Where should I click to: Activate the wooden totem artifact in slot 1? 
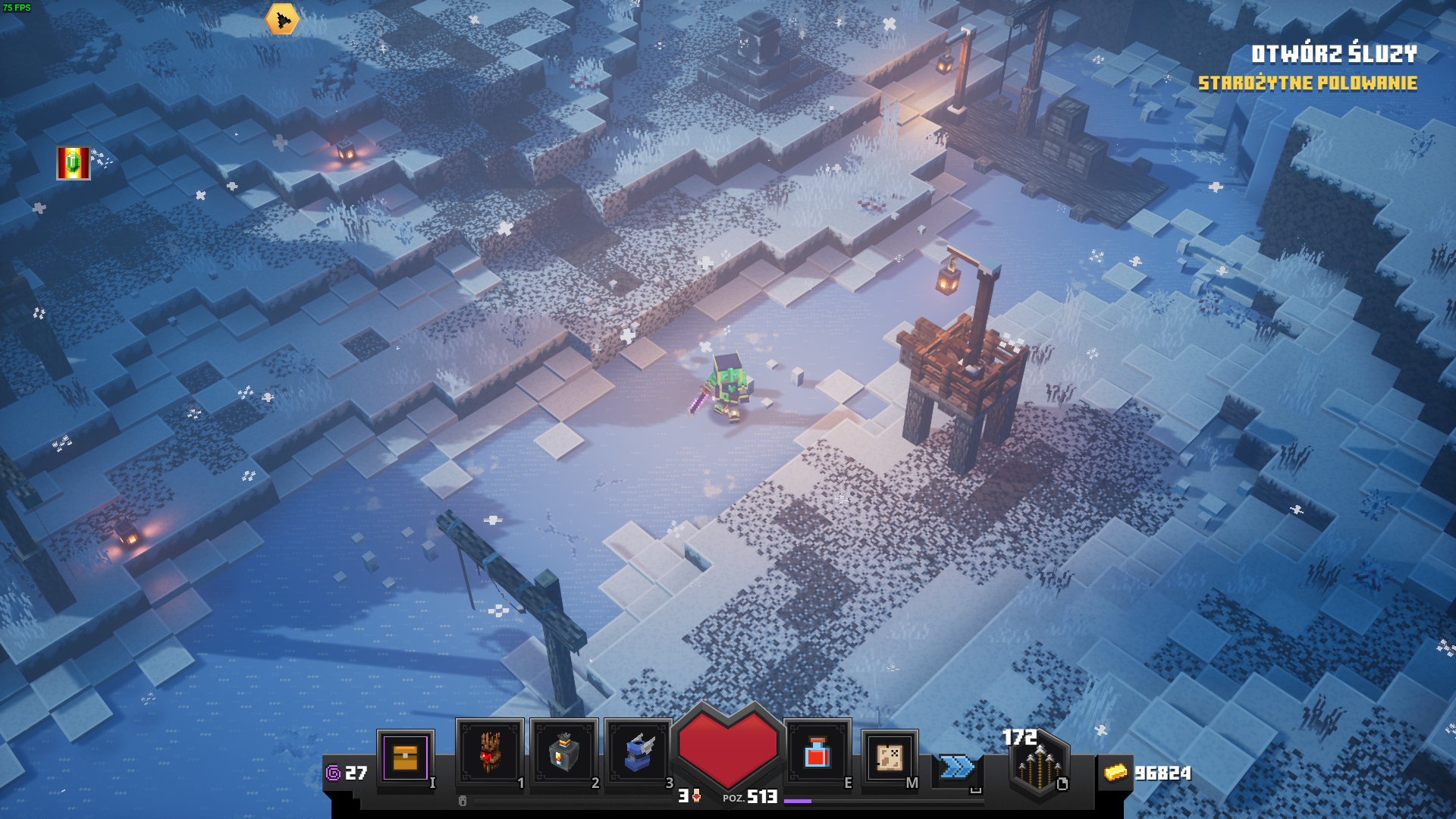tap(489, 752)
